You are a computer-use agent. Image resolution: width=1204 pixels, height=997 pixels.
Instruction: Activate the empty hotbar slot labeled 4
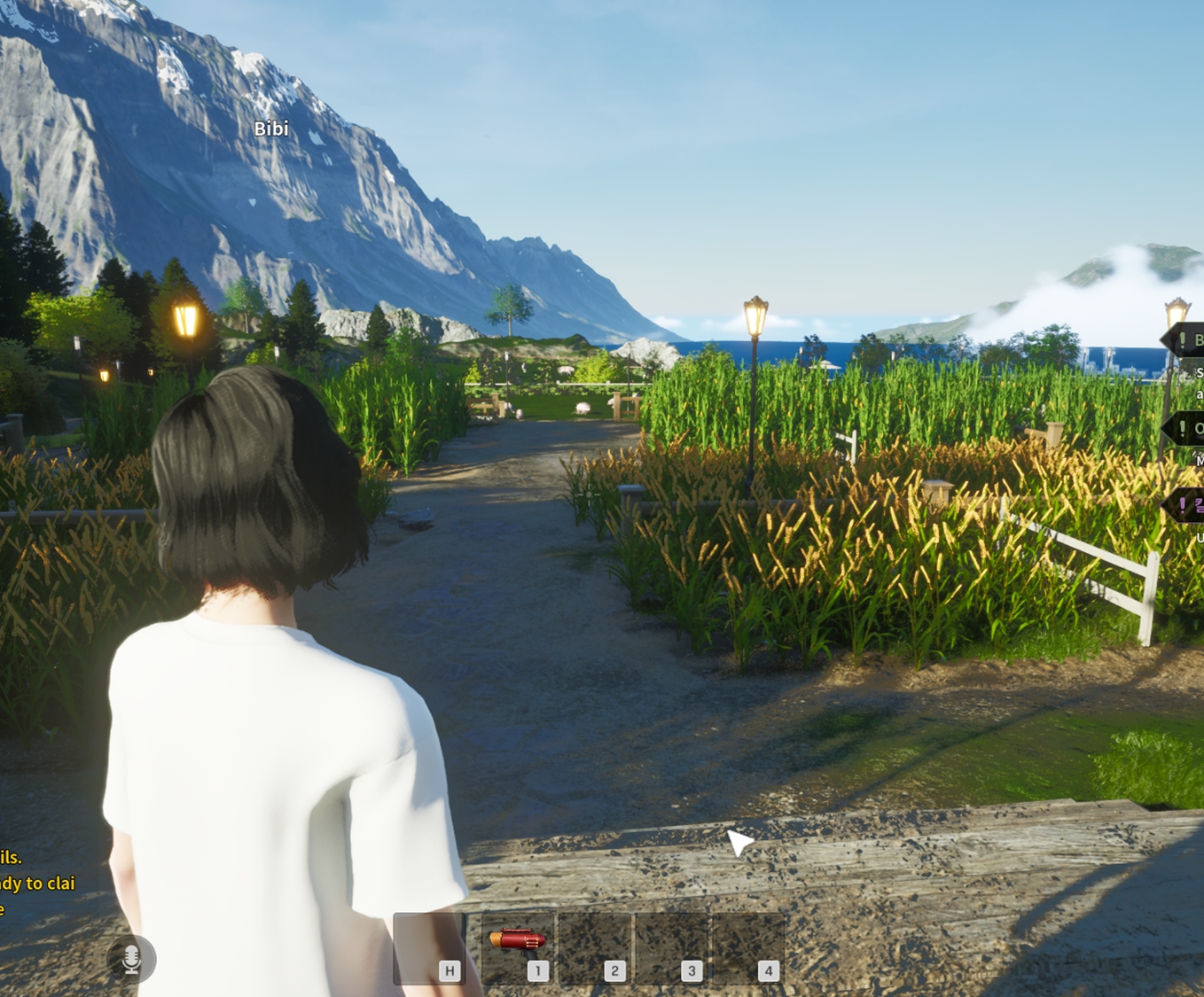point(747,948)
